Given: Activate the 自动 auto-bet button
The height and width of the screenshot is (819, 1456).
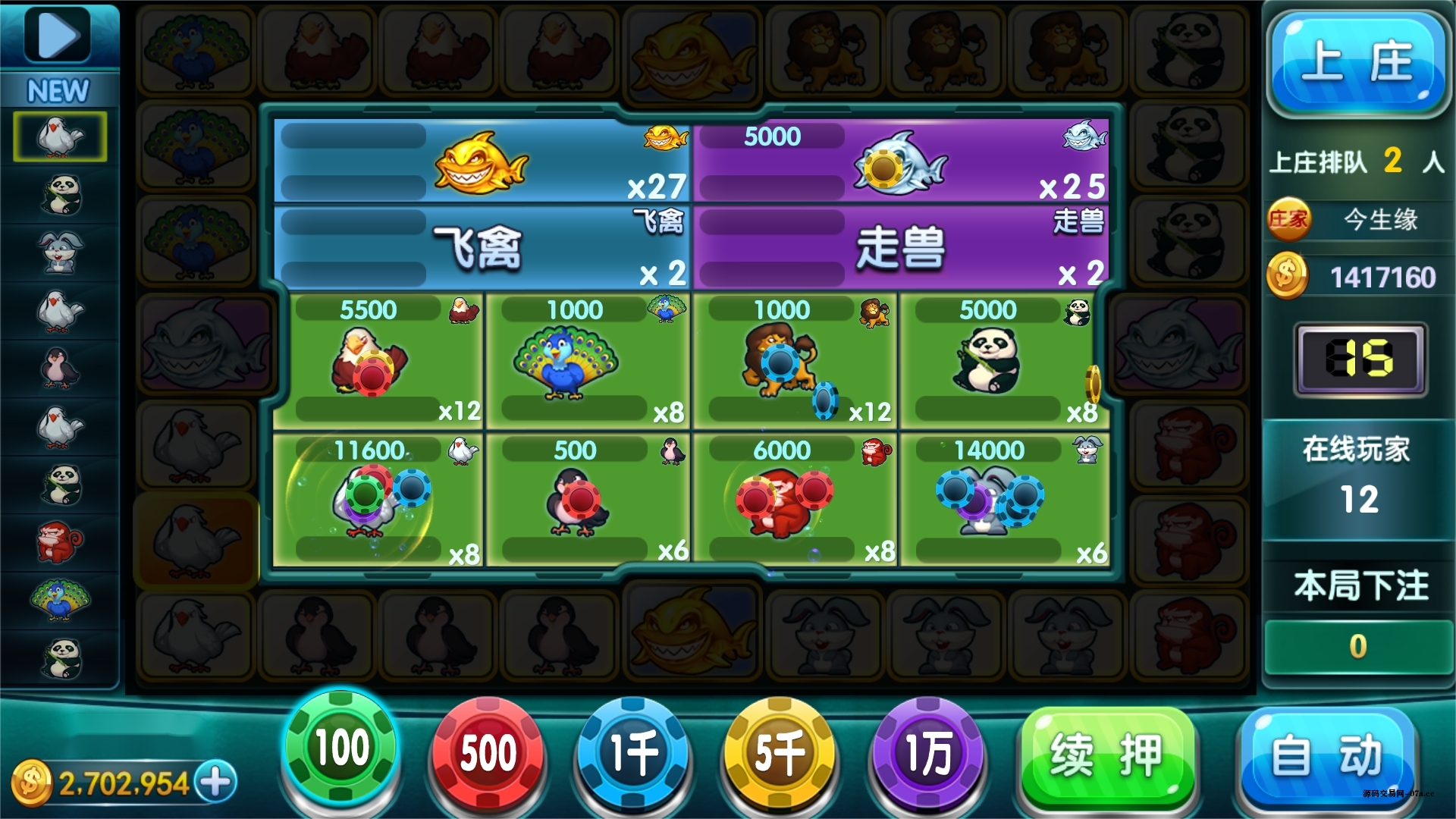Looking at the screenshot, I should coord(1326,756).
